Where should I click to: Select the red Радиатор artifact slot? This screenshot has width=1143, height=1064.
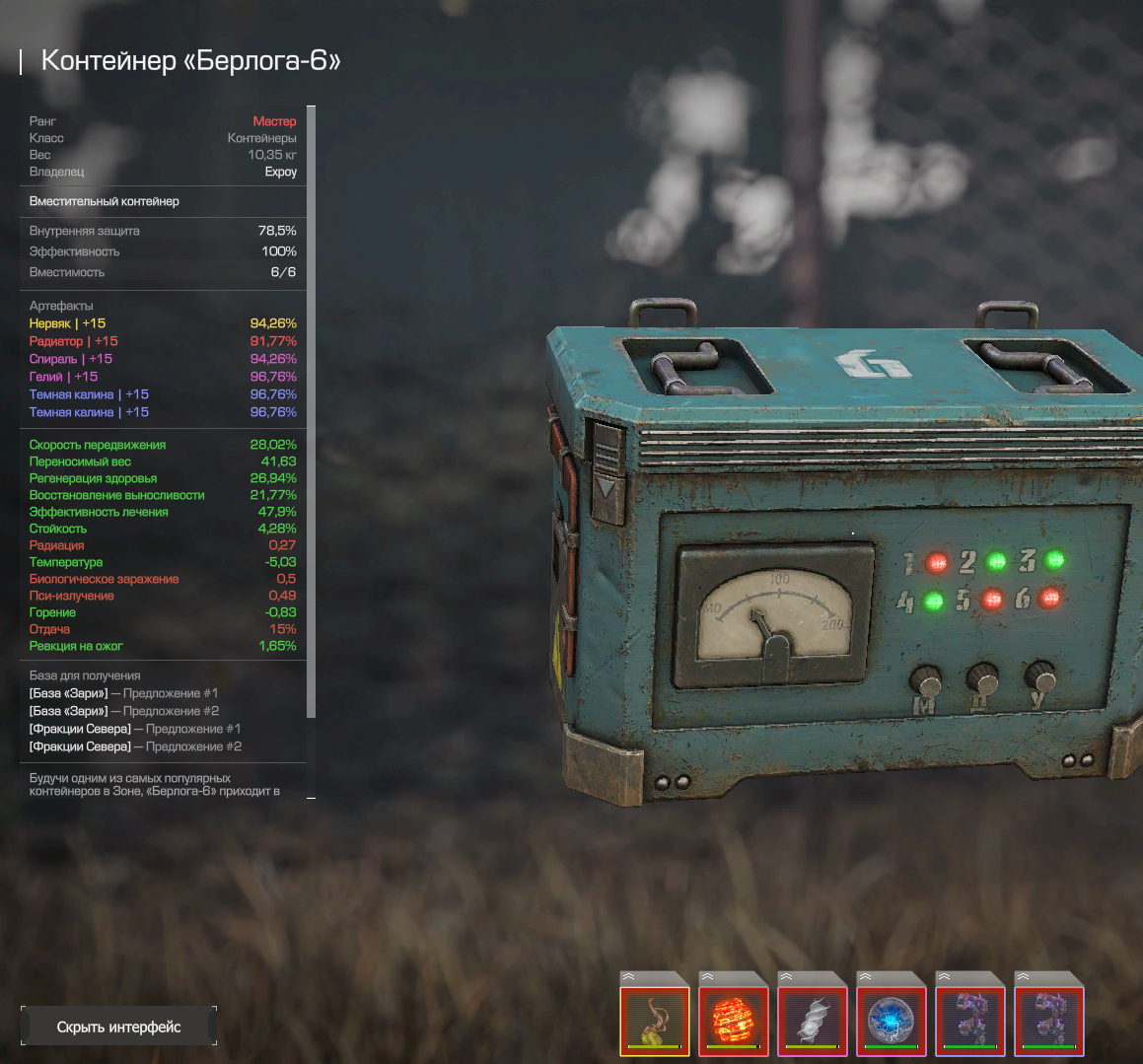[x=734, y=1021]
